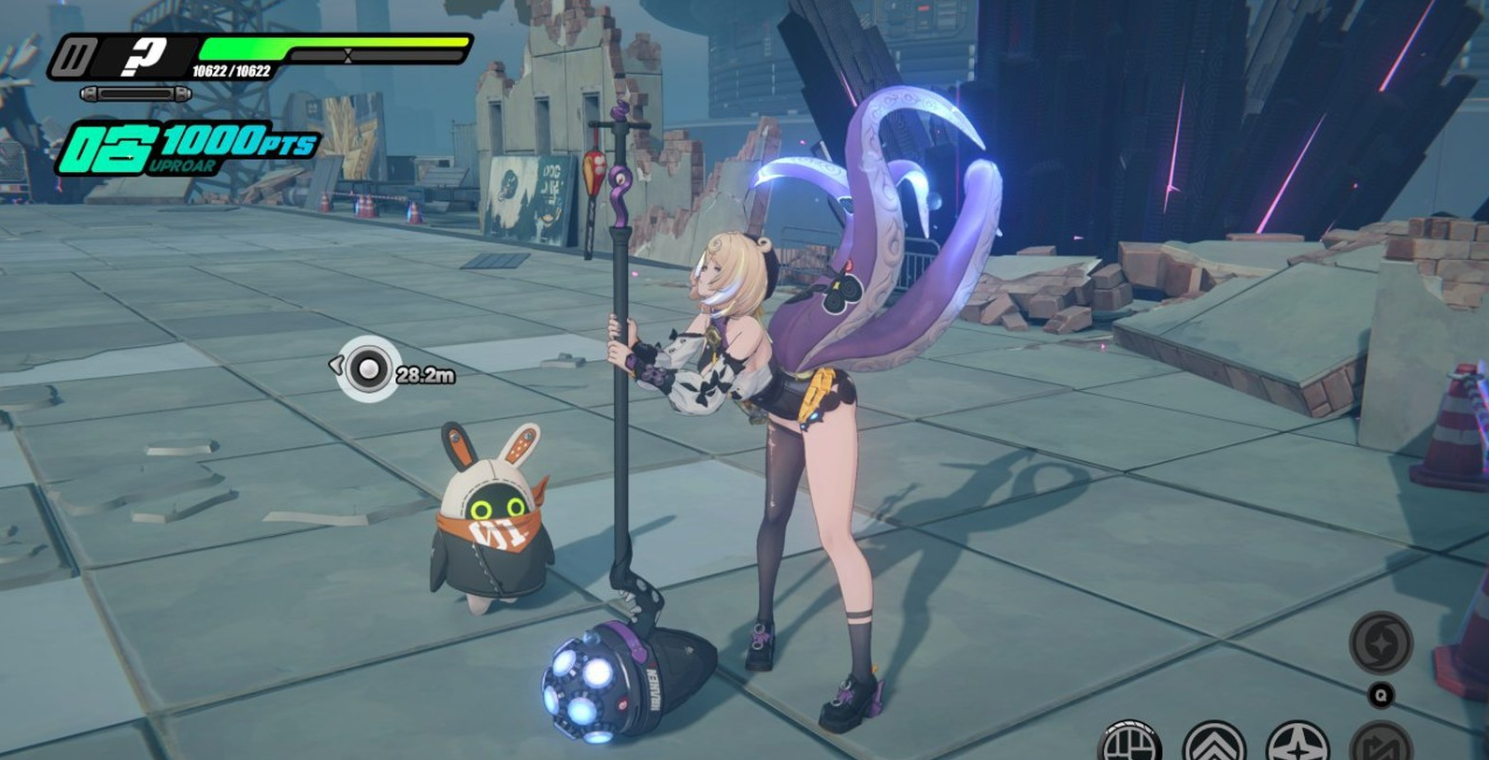Tap the greyed-out agent switch arrows icon
The height and width of the screenshot is (760, 1489).
[1380, 744]
